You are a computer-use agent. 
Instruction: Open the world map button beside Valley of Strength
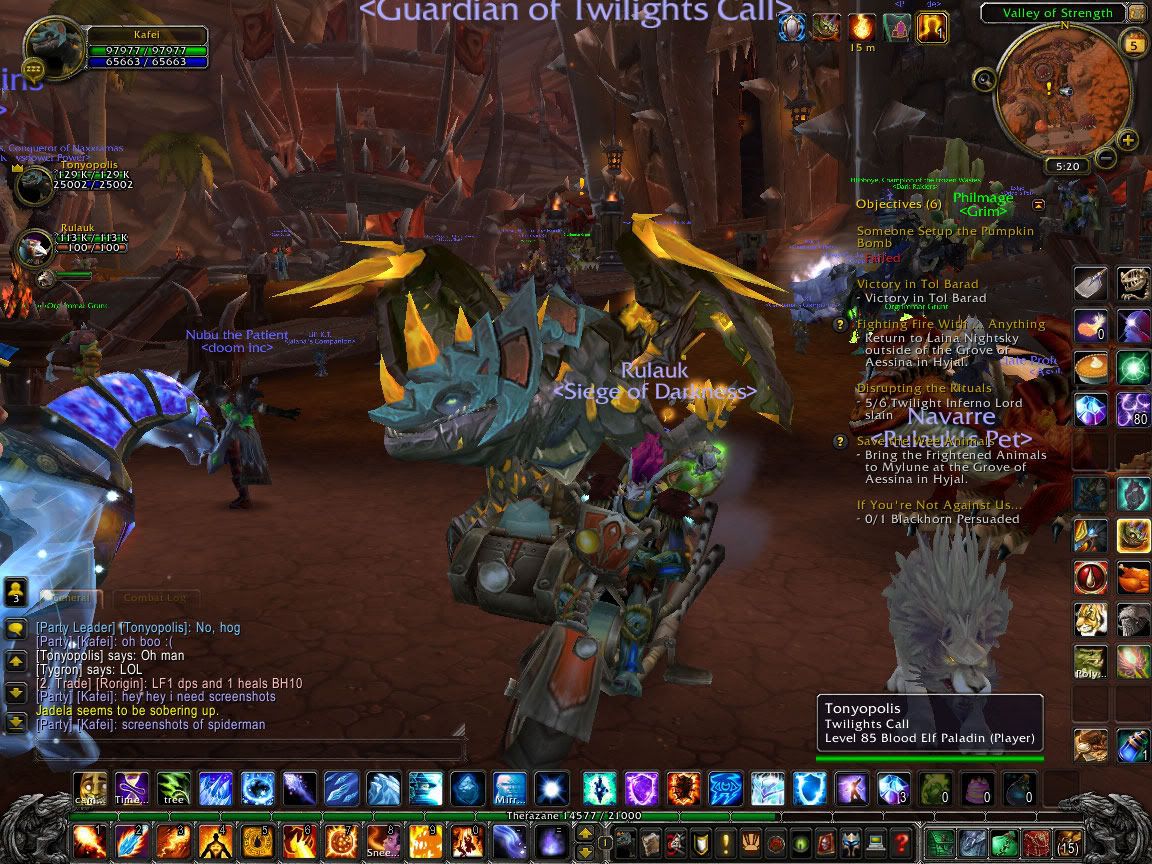click(x=1136, y=13)
